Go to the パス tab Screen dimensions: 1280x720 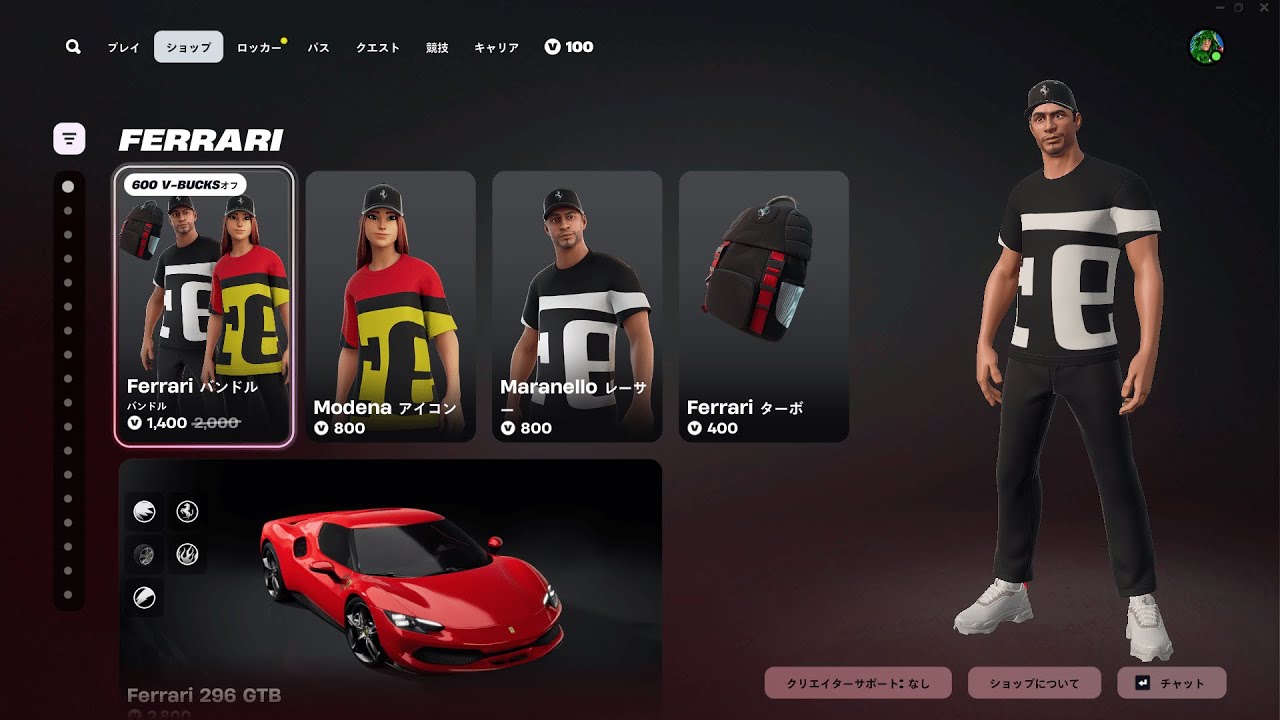click(318, 47)
